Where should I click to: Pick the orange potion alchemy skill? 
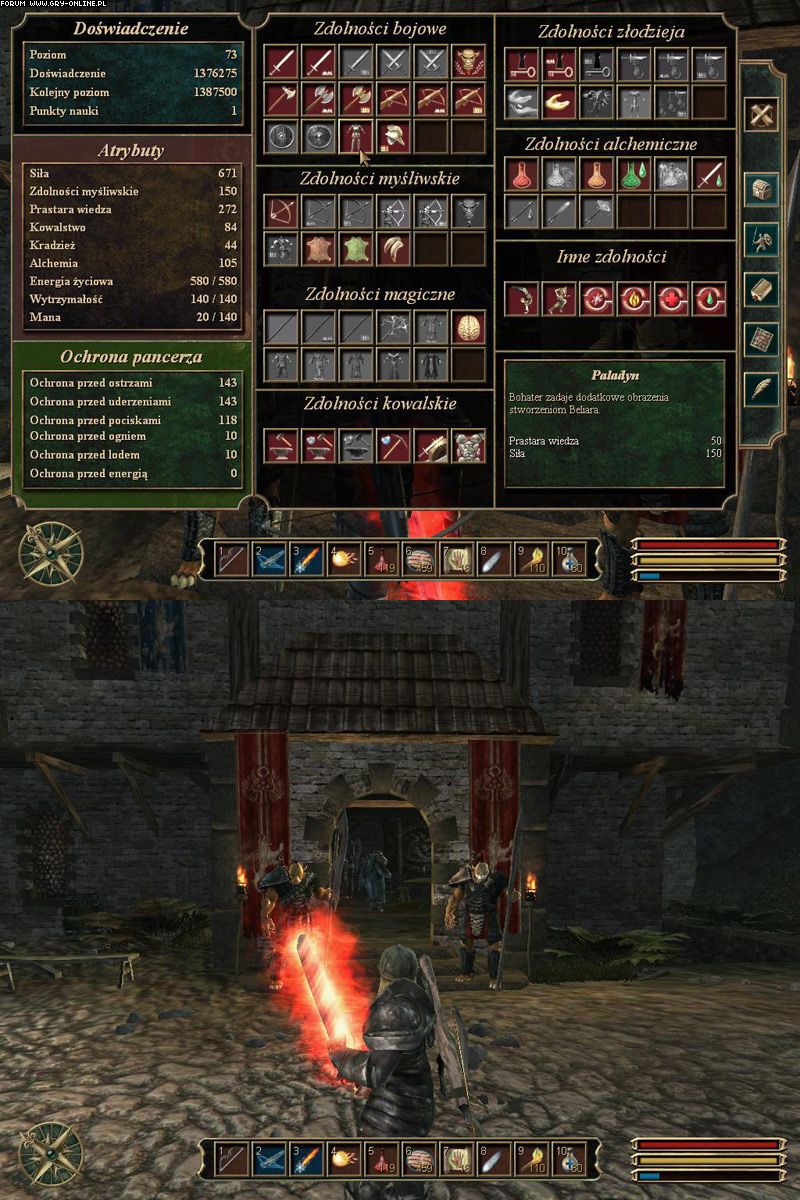[x=595, y=175]
